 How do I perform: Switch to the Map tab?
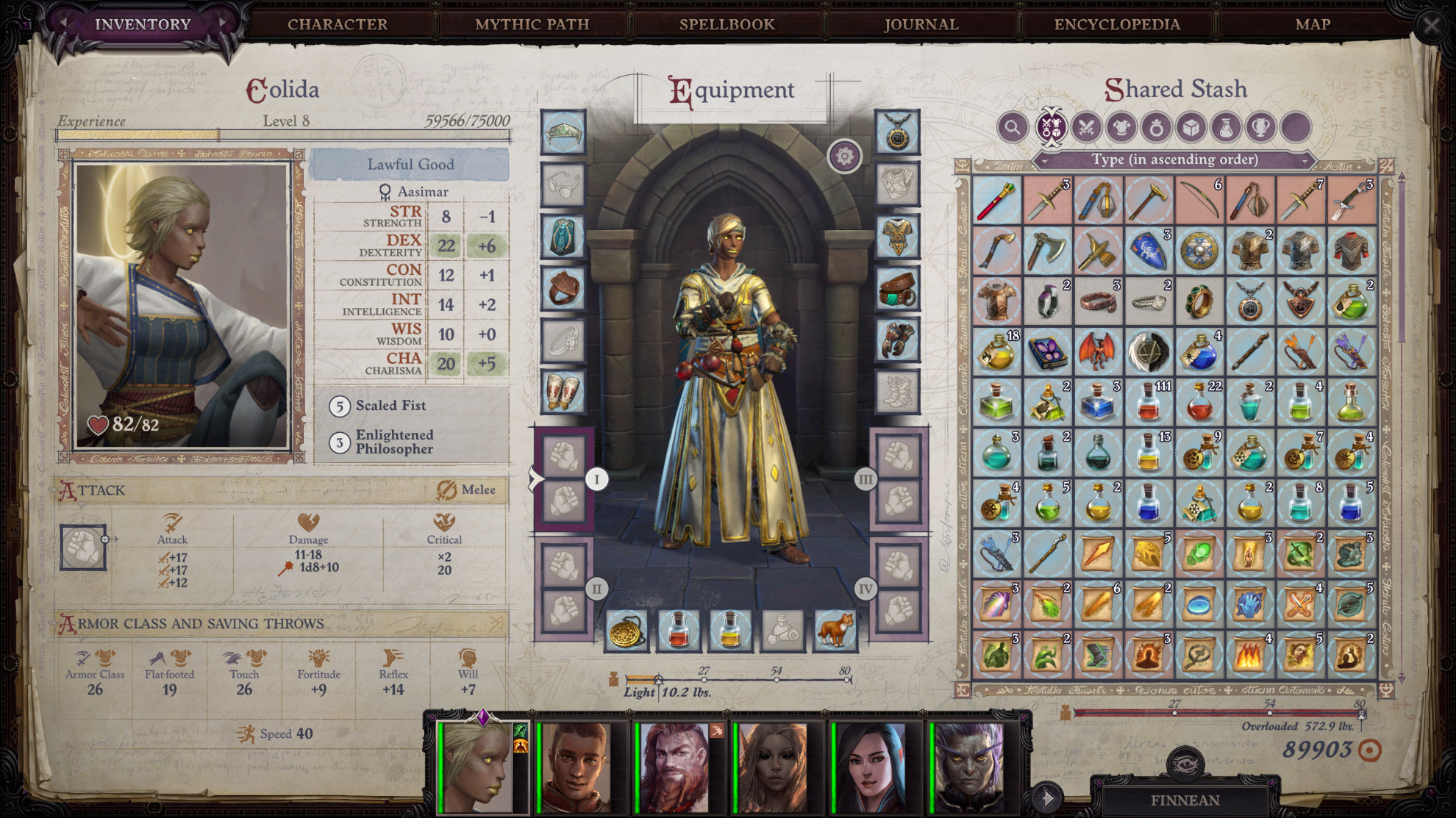[1313, 24]
